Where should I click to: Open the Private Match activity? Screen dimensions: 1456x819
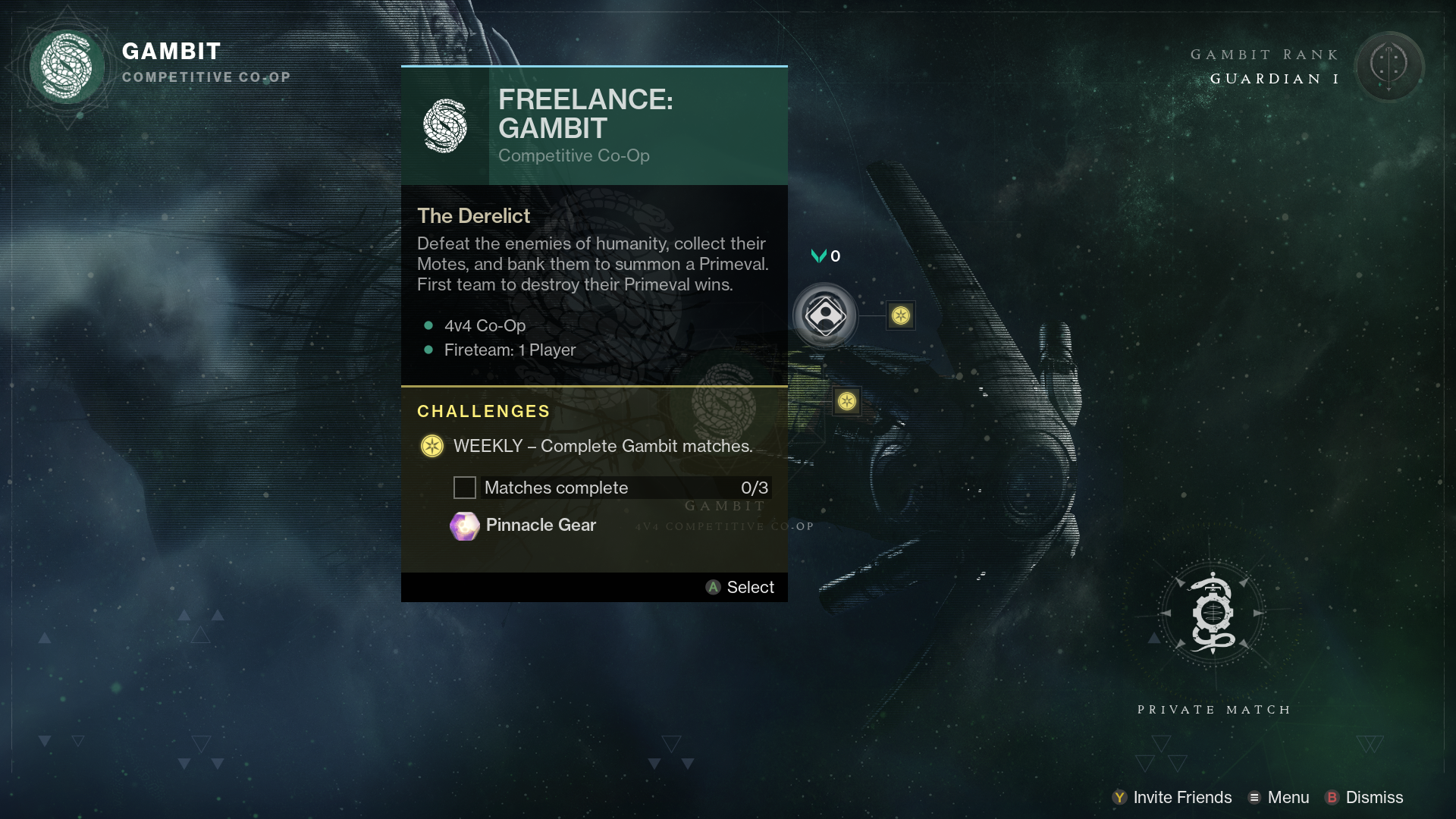click(1212, 613)
